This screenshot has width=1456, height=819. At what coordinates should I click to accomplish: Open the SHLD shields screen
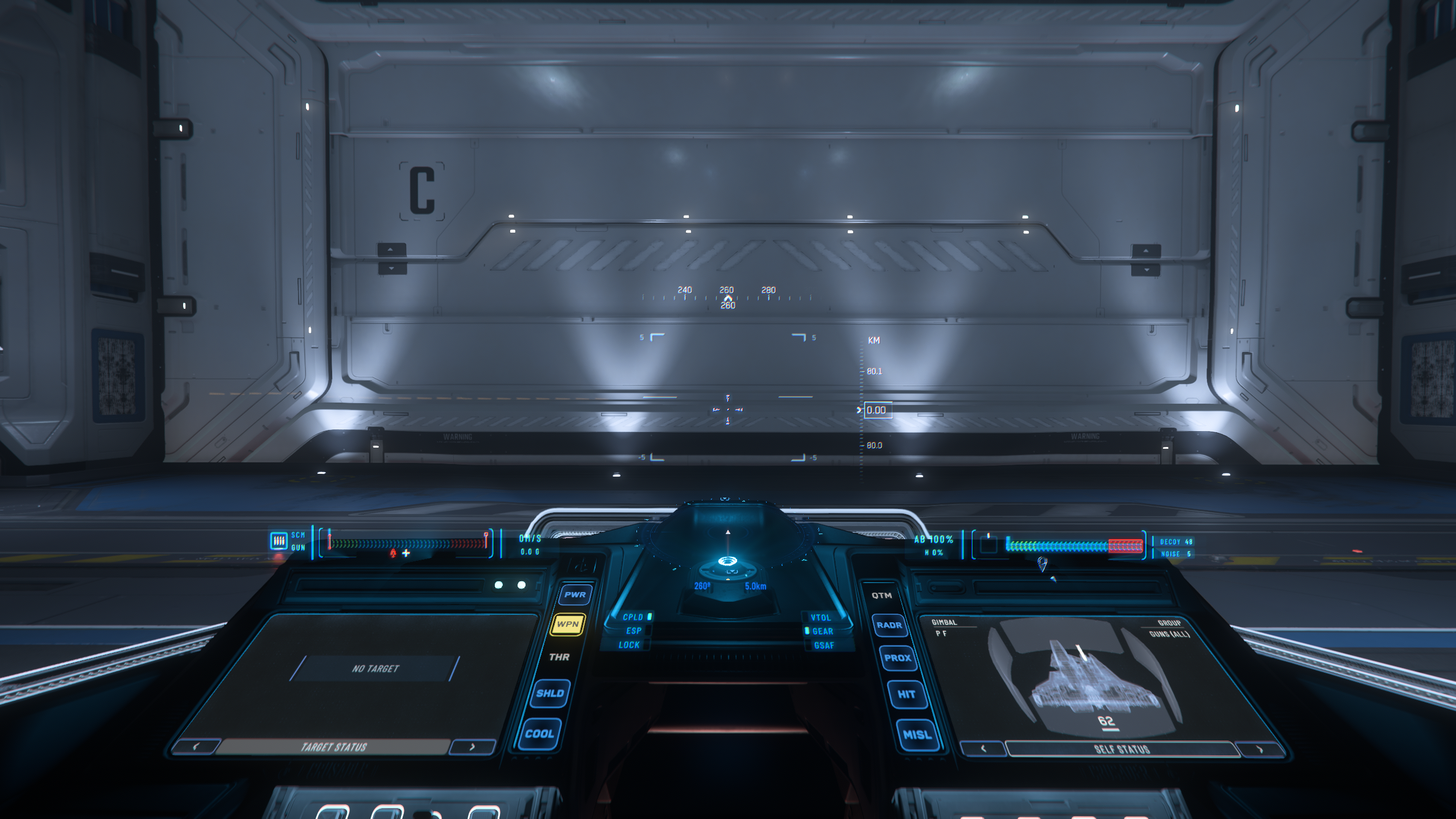click(x=550, y=693)
